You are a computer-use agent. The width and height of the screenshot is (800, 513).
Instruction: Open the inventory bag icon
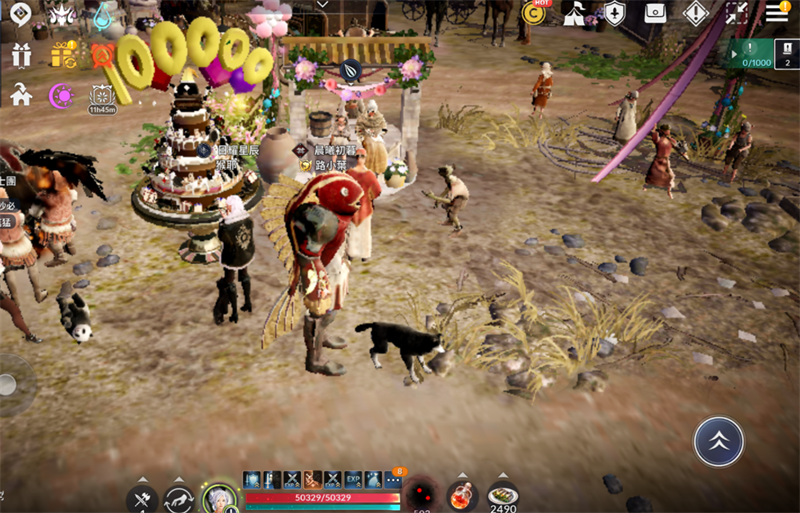[x=655, y=14]
